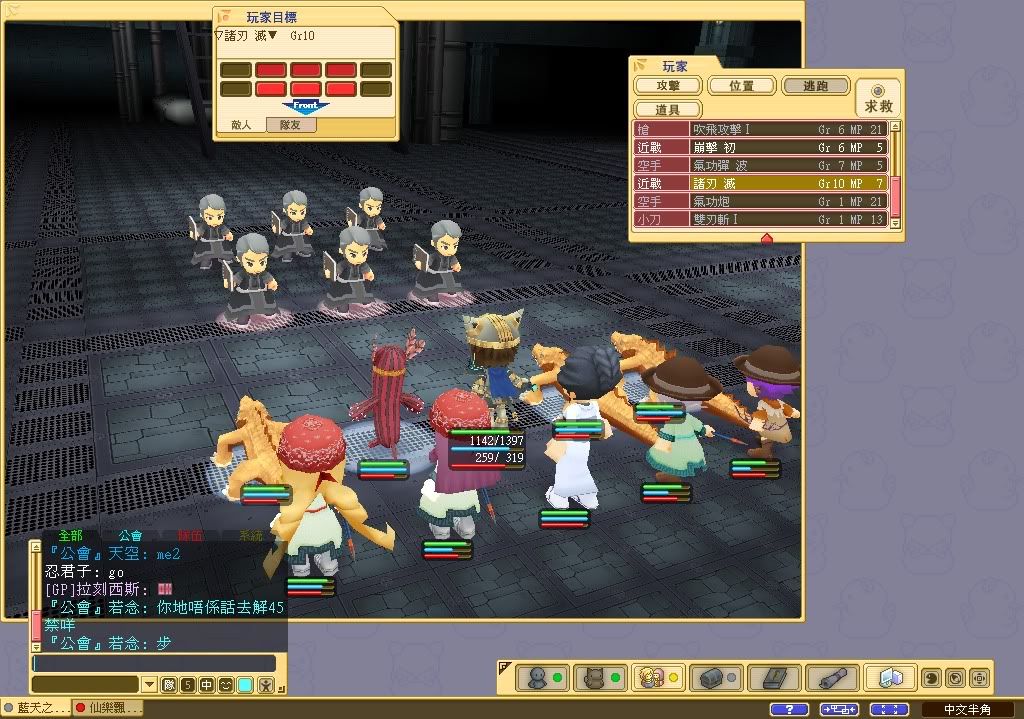1024x719 pixels.
Task: Switch chat to the 全部 (All) tab
Action: tap(70, 536)
